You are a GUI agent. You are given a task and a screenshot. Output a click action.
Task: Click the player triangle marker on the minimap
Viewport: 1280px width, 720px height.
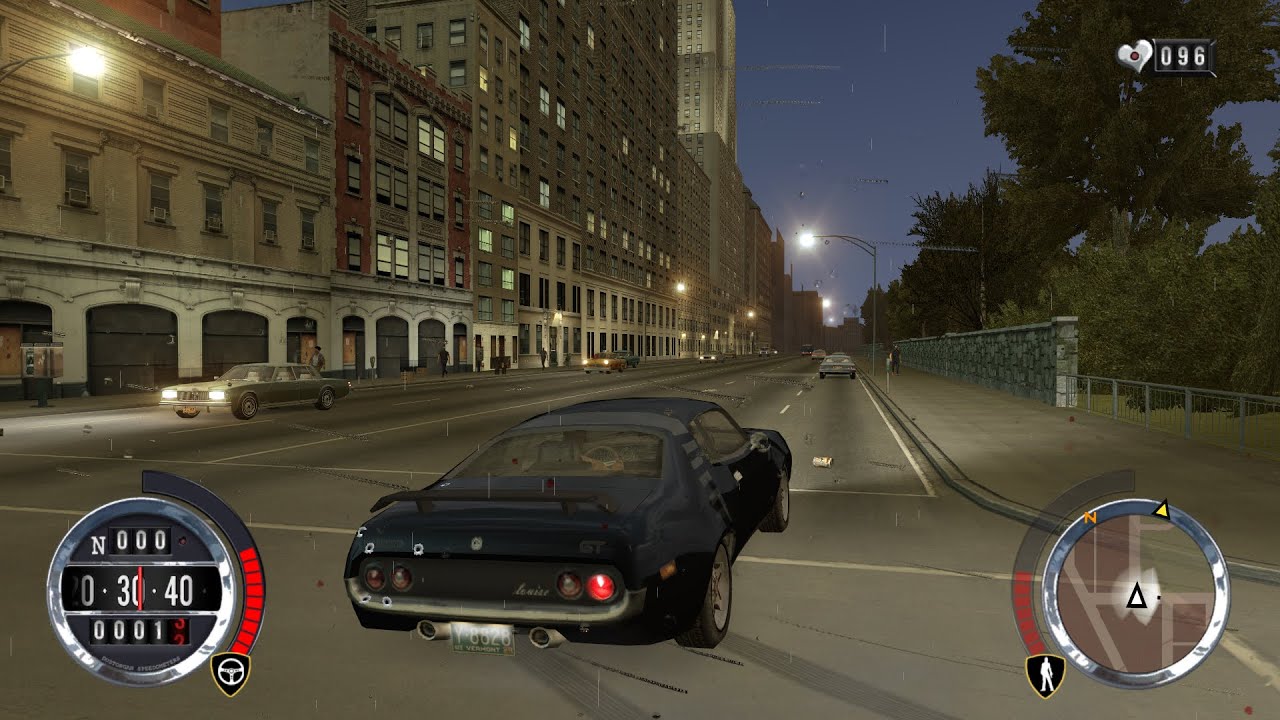click(x=1137, y=597)
